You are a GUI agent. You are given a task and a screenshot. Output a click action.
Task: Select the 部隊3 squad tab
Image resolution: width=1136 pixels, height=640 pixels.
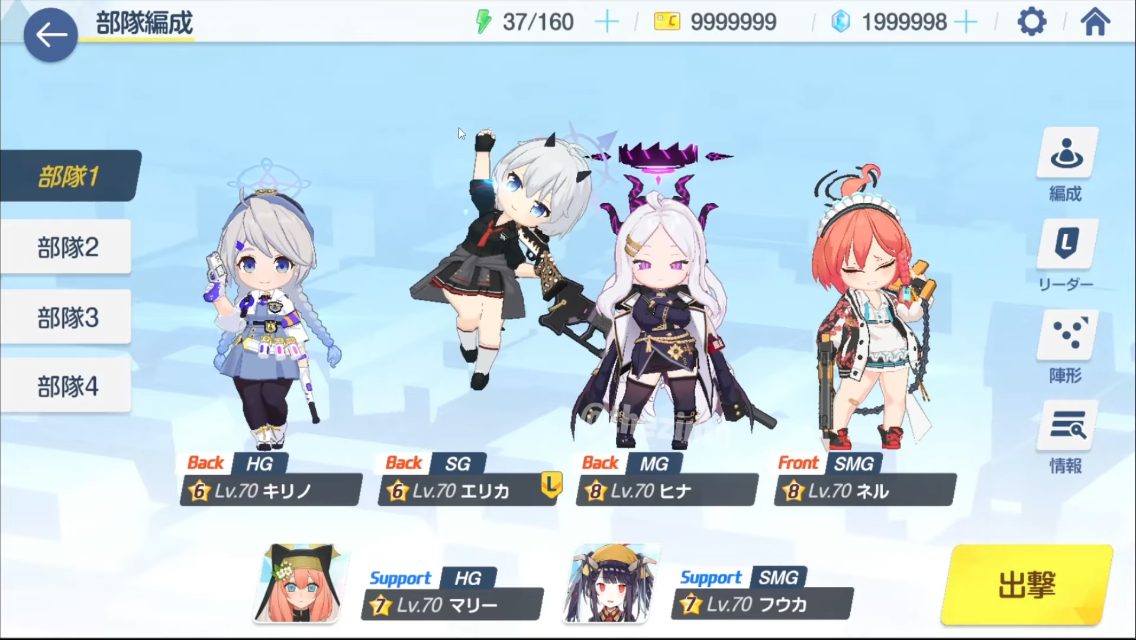click(67, 318)
